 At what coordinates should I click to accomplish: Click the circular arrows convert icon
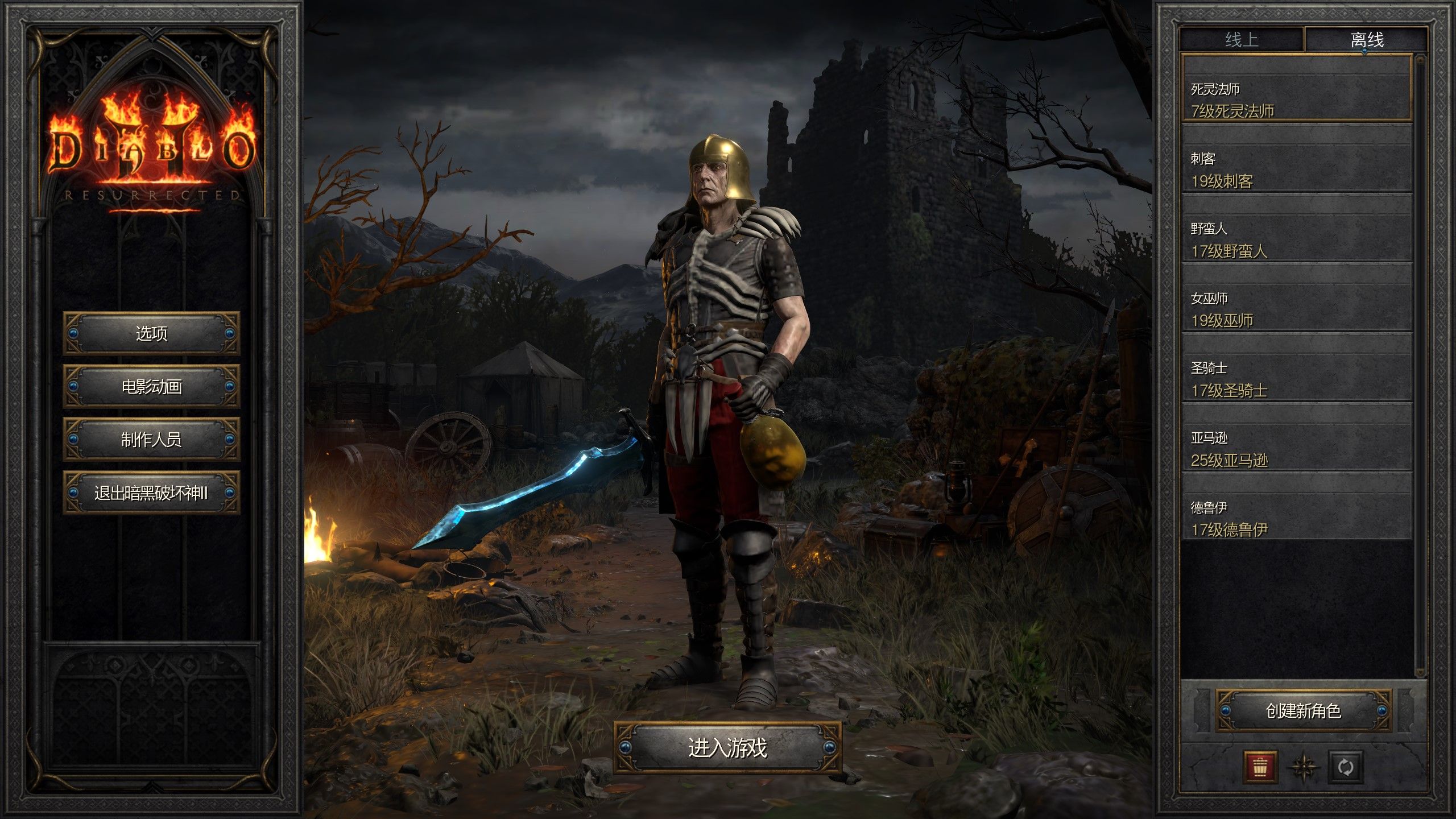[1346, 767]
